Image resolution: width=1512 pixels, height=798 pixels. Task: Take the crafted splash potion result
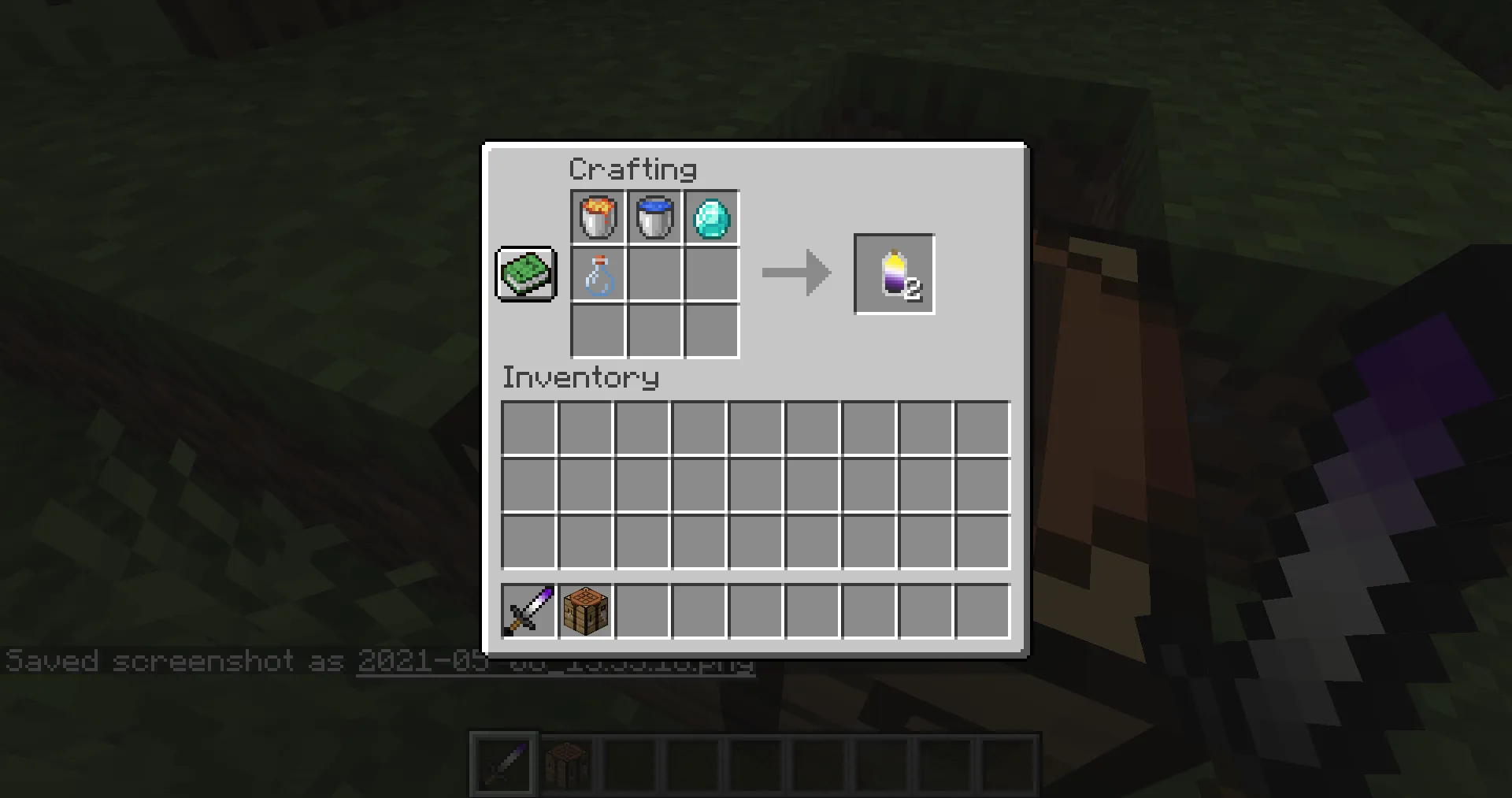pos(894,273)
